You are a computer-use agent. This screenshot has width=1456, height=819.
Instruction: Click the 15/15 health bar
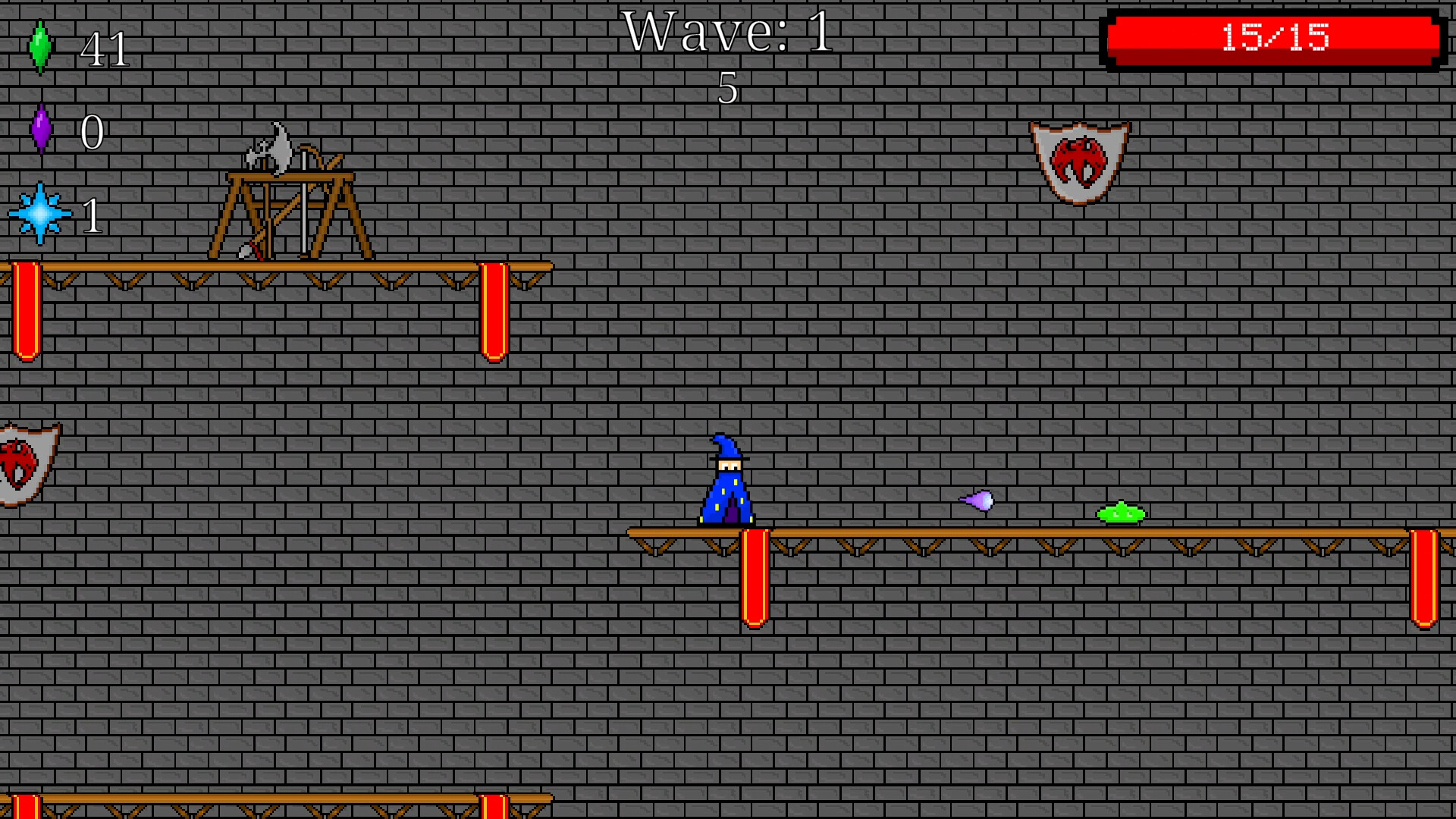coord(1274,34)
